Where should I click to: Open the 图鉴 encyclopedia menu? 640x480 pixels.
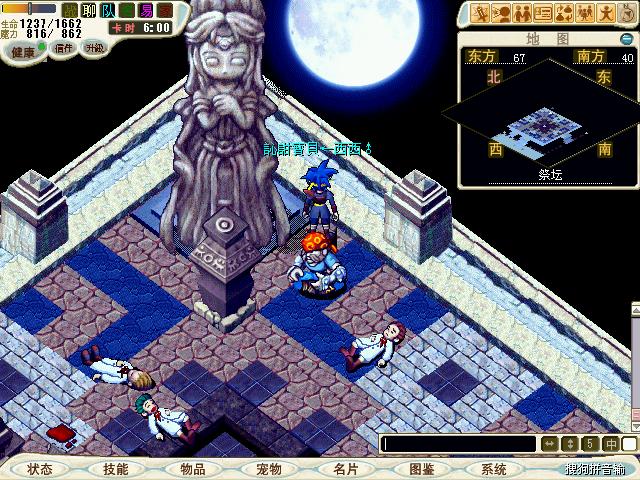420,468
